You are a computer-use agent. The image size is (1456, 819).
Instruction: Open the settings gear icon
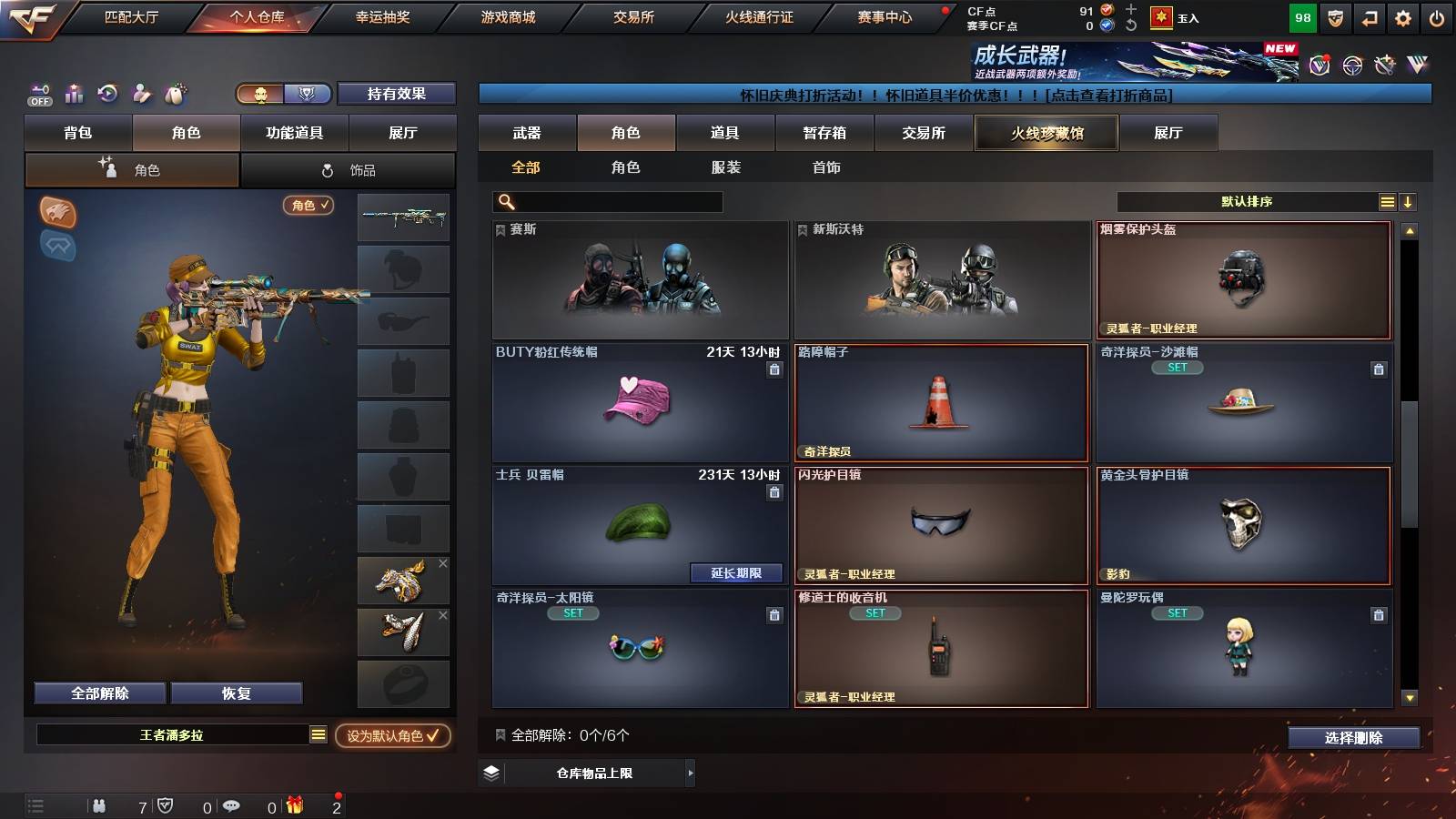[1403, 16]
